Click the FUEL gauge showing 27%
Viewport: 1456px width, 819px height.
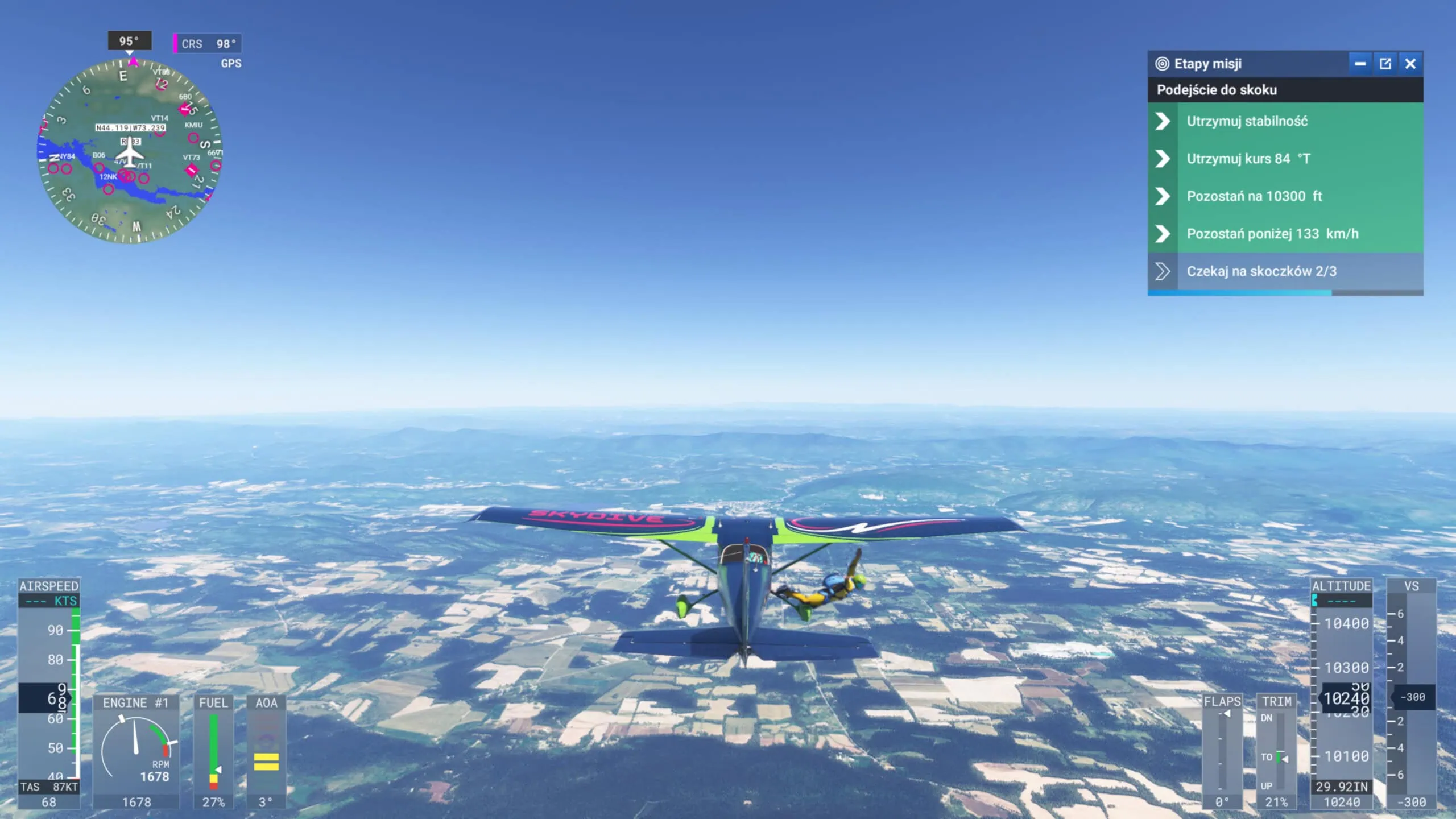pos(215,751)
